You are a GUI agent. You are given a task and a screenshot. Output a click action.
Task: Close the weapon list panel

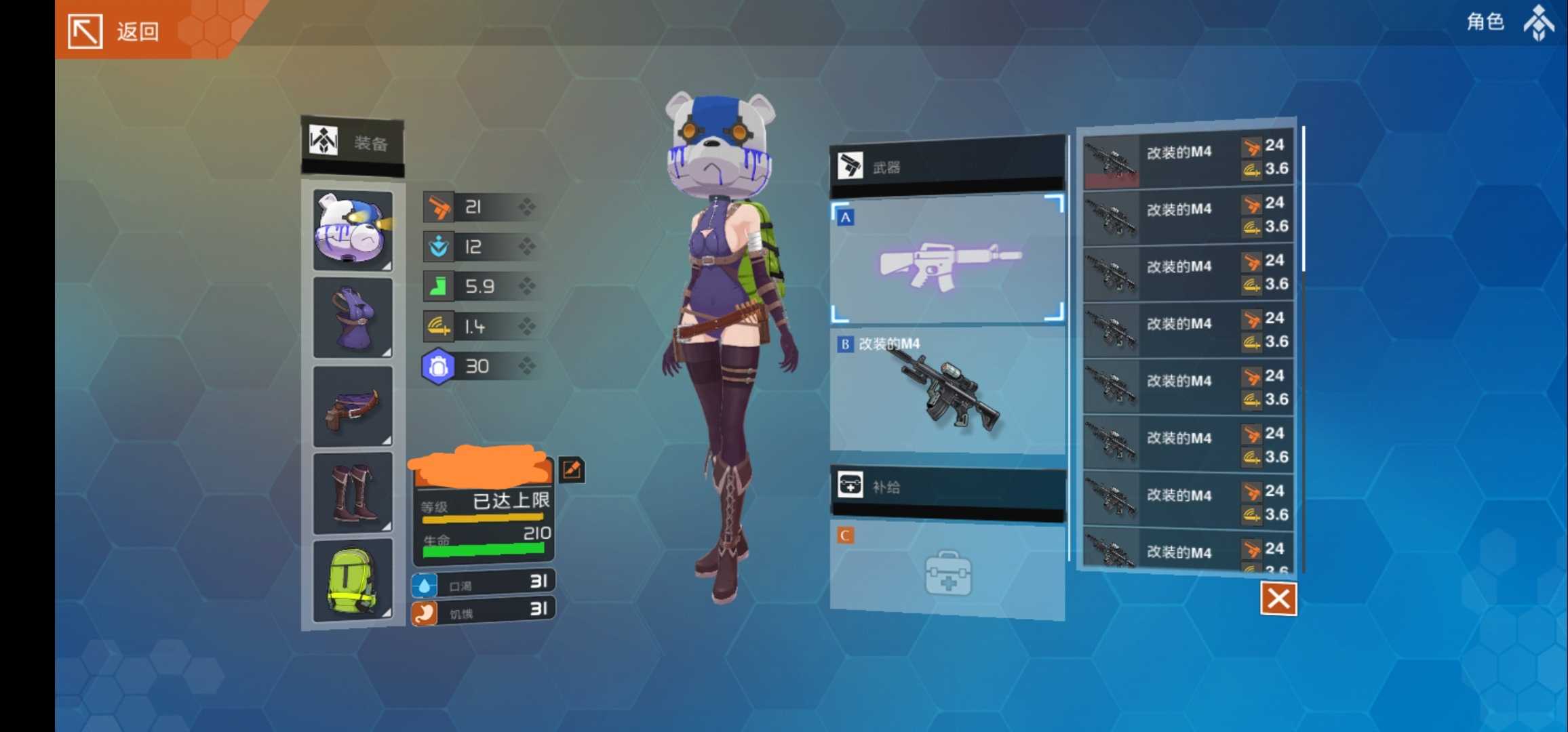click(1278, 598)
